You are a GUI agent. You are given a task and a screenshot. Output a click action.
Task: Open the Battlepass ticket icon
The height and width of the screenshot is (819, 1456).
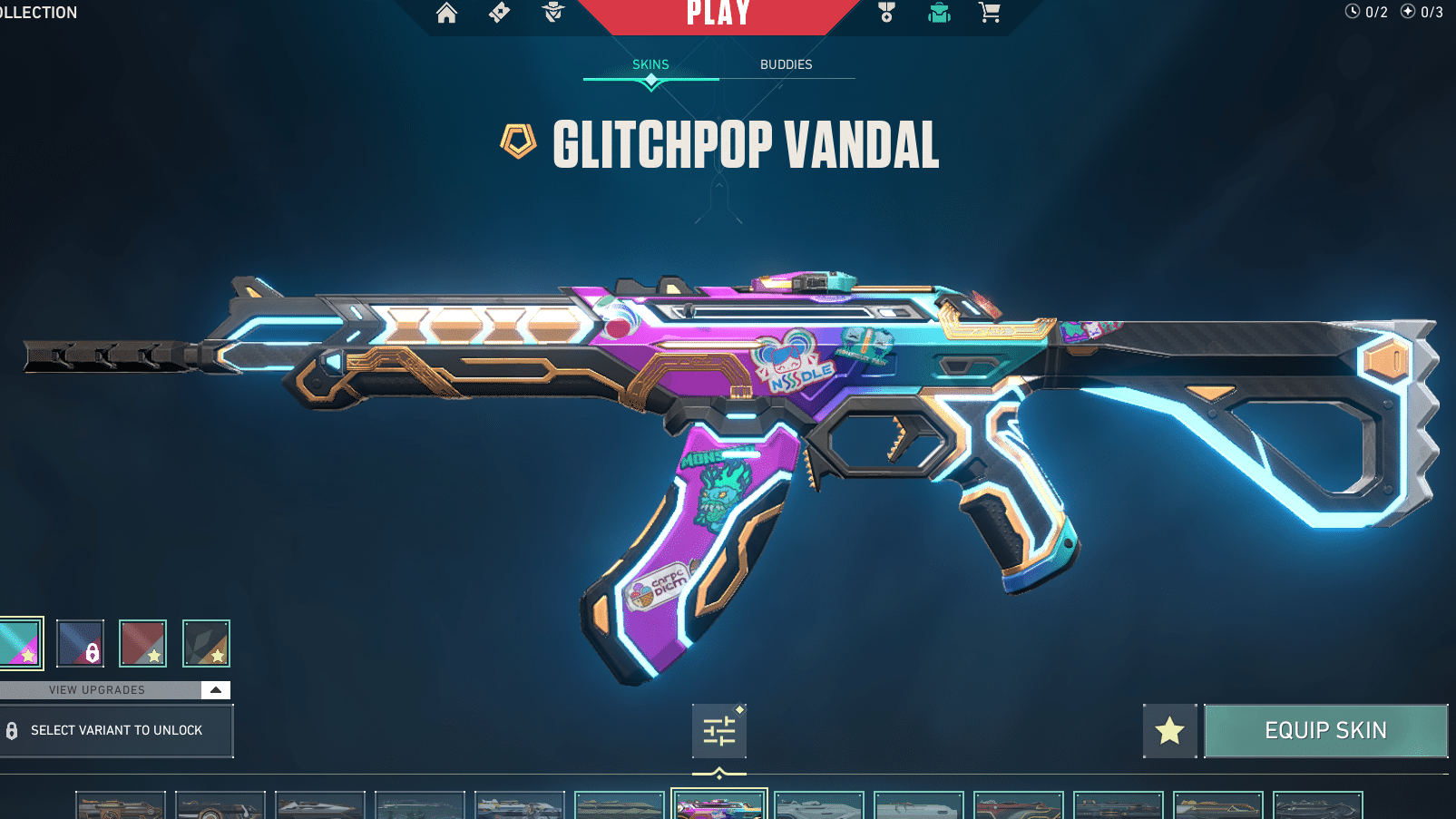click(500, 14)
